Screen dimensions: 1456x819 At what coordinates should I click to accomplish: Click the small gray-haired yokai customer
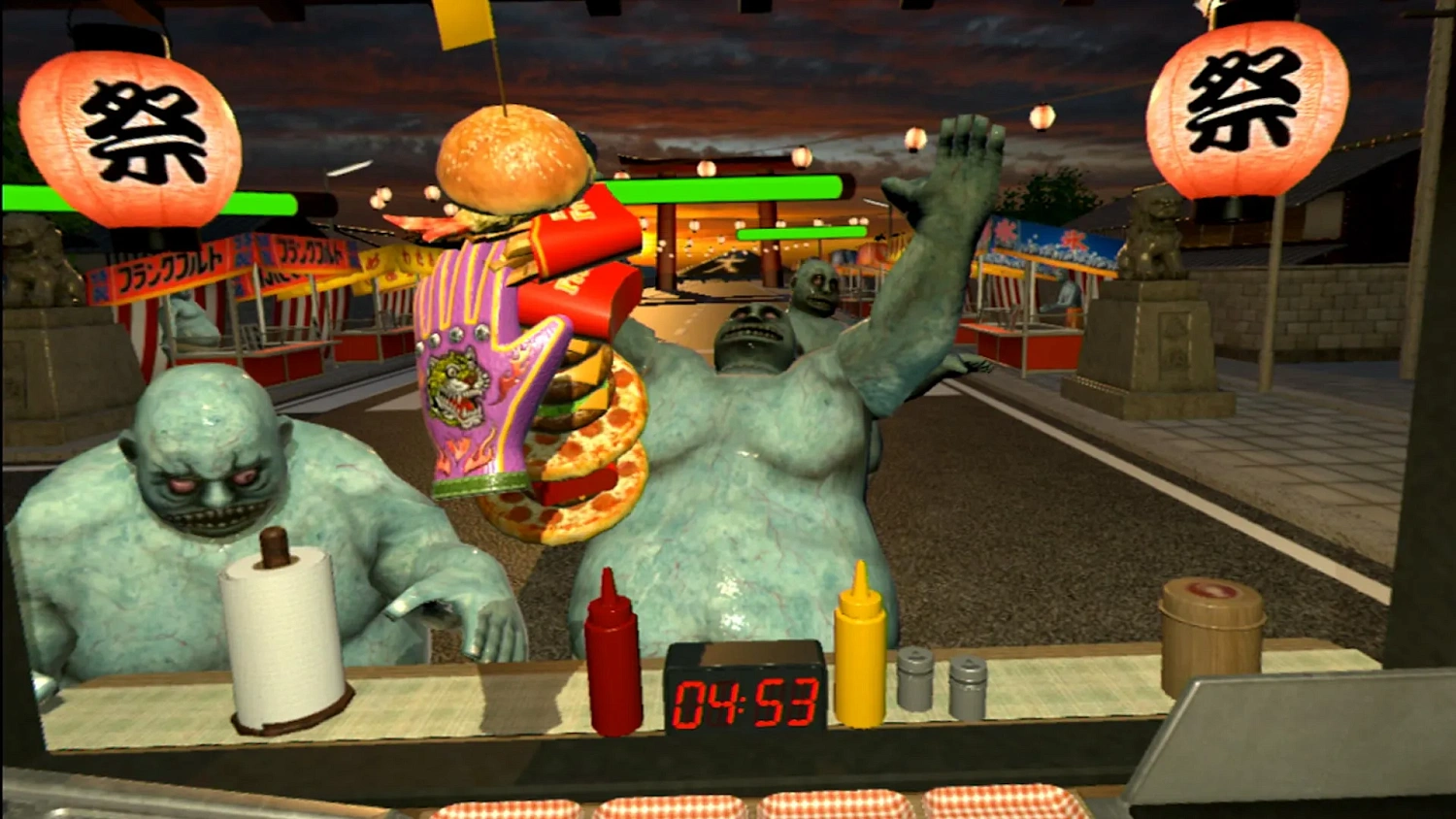tap(815, 291)
